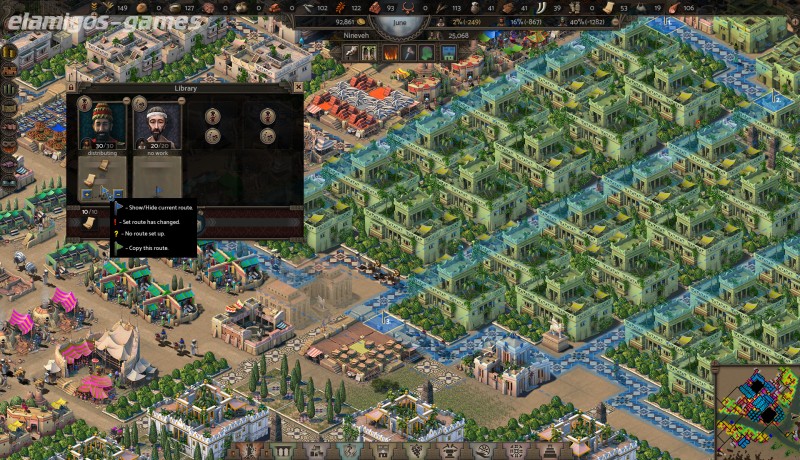The image size is (800, 460).
Task: Select the worker with no work
Action: point(156,125)
